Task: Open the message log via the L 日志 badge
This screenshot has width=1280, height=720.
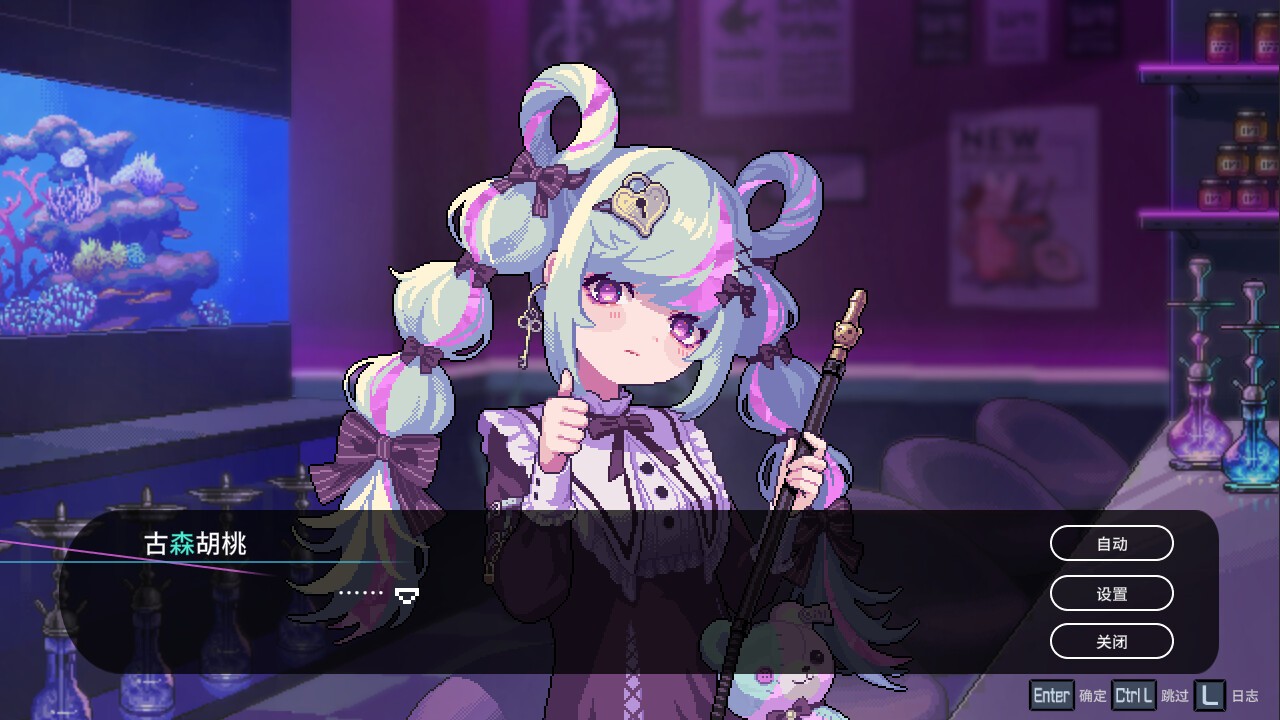Action: click(1210, 694)
